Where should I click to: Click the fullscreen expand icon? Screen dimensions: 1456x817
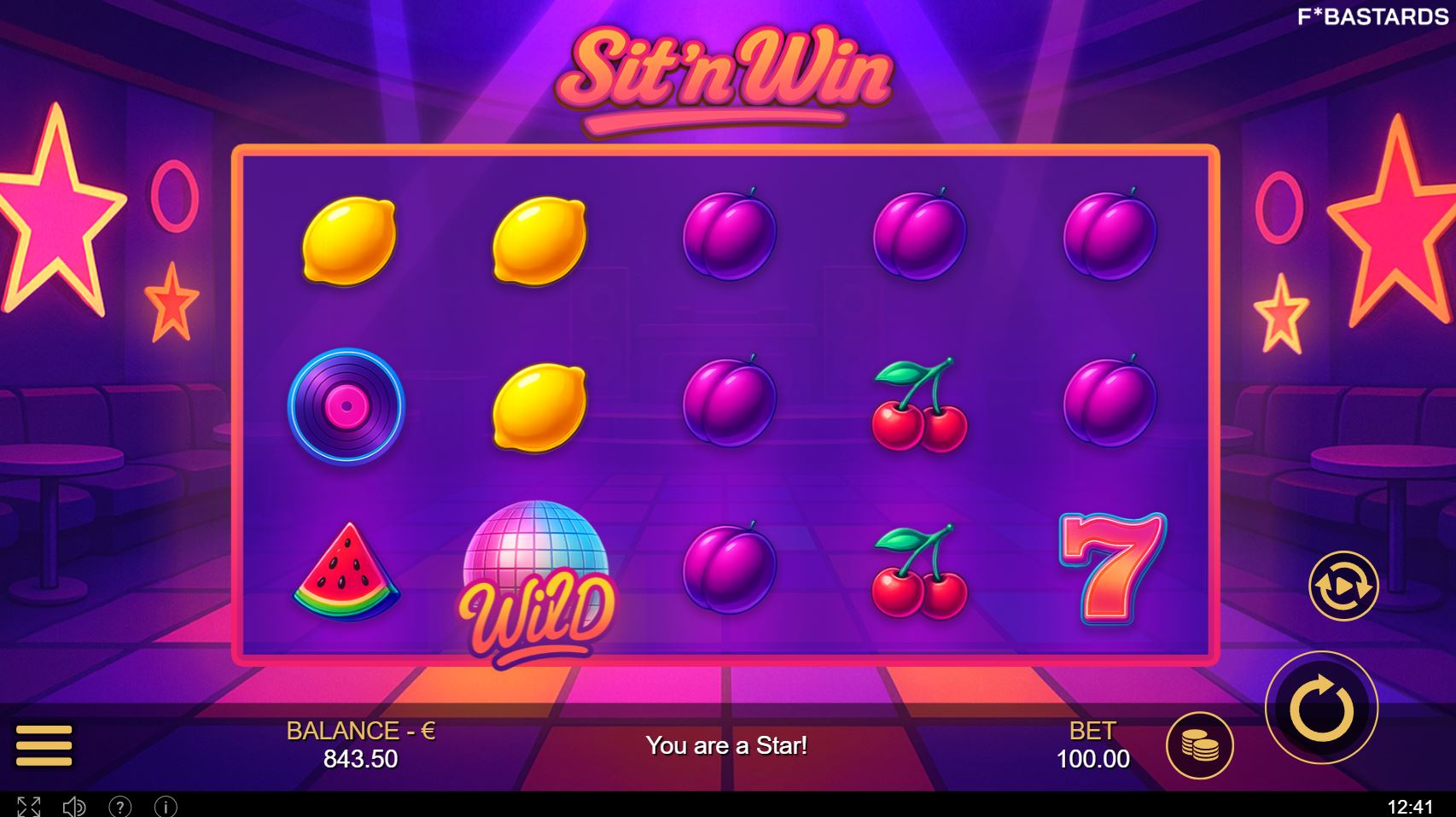coord(31,806)
